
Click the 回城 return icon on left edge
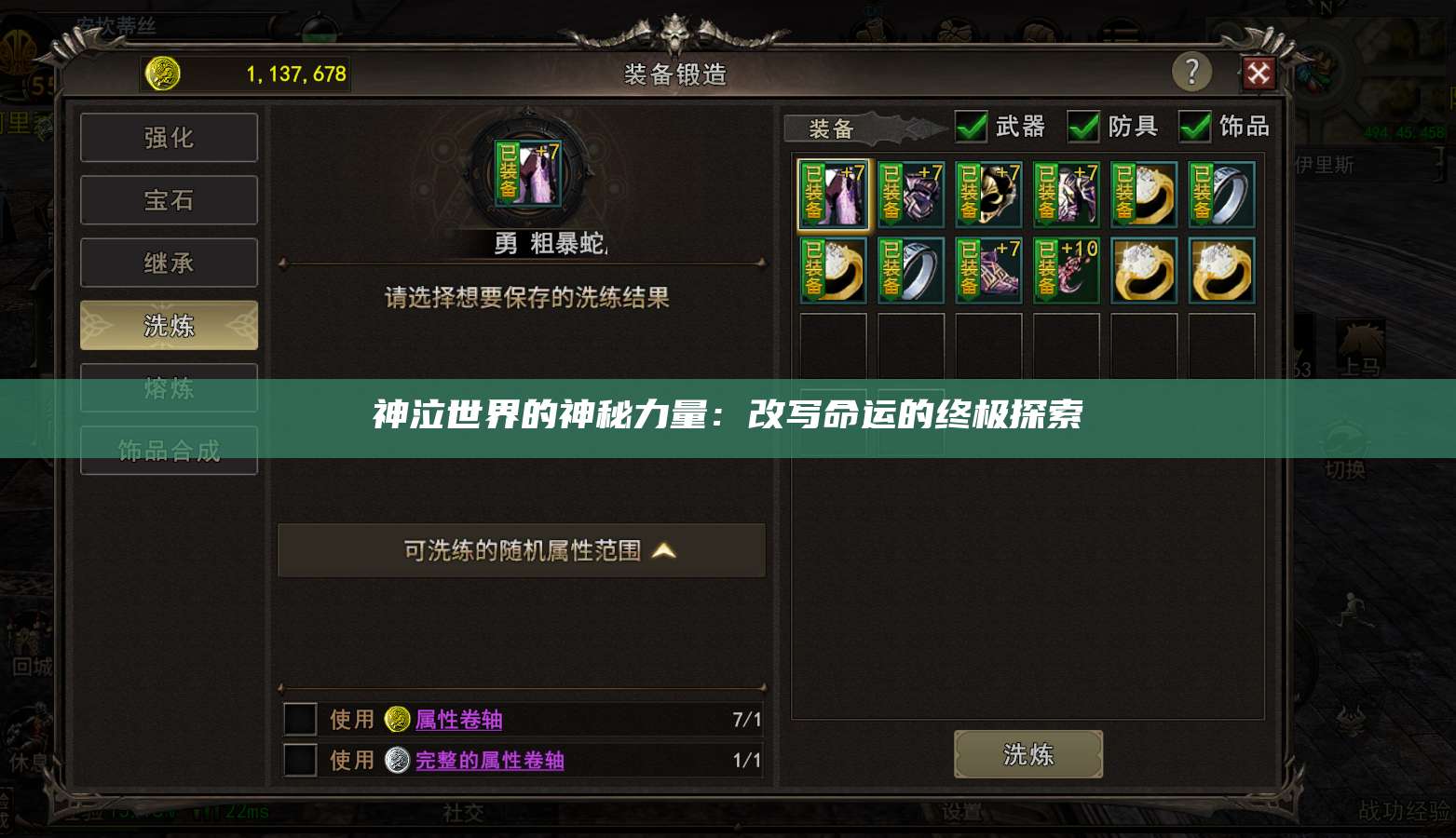pos(27,644)
